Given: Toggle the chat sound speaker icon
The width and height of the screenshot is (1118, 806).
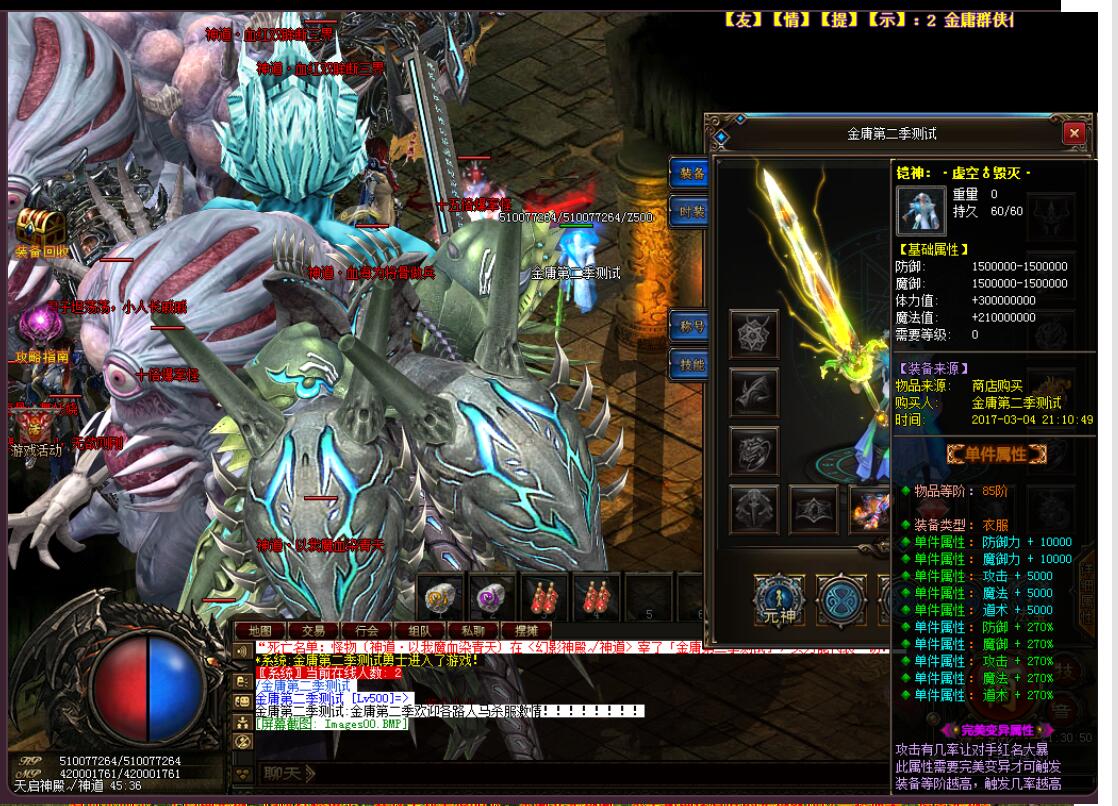Looking at the screenshot, I should [x=241, y=650].
